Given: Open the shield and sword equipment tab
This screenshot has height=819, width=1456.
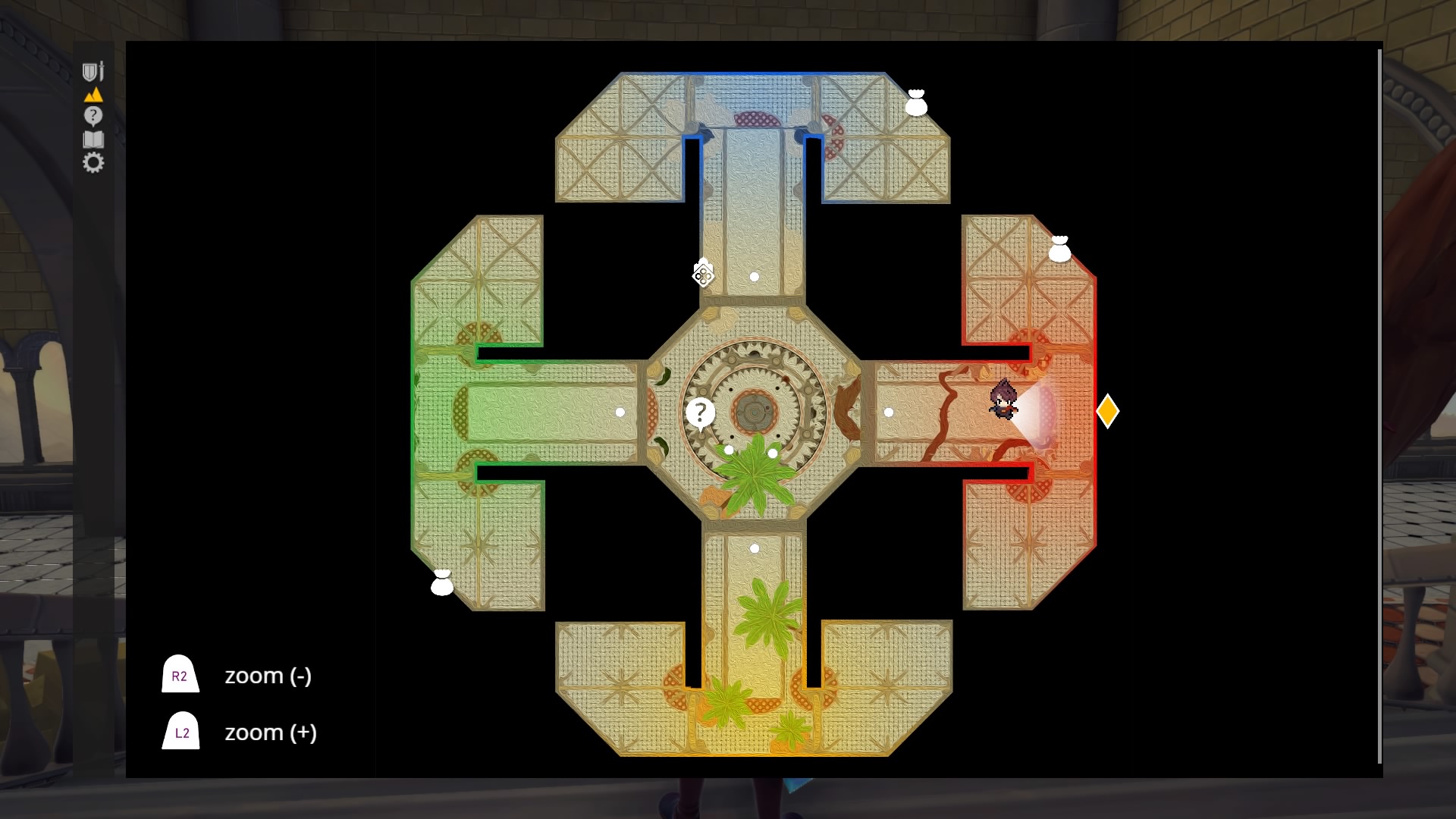Looking at the screenshot, I should tap(93, 71).
